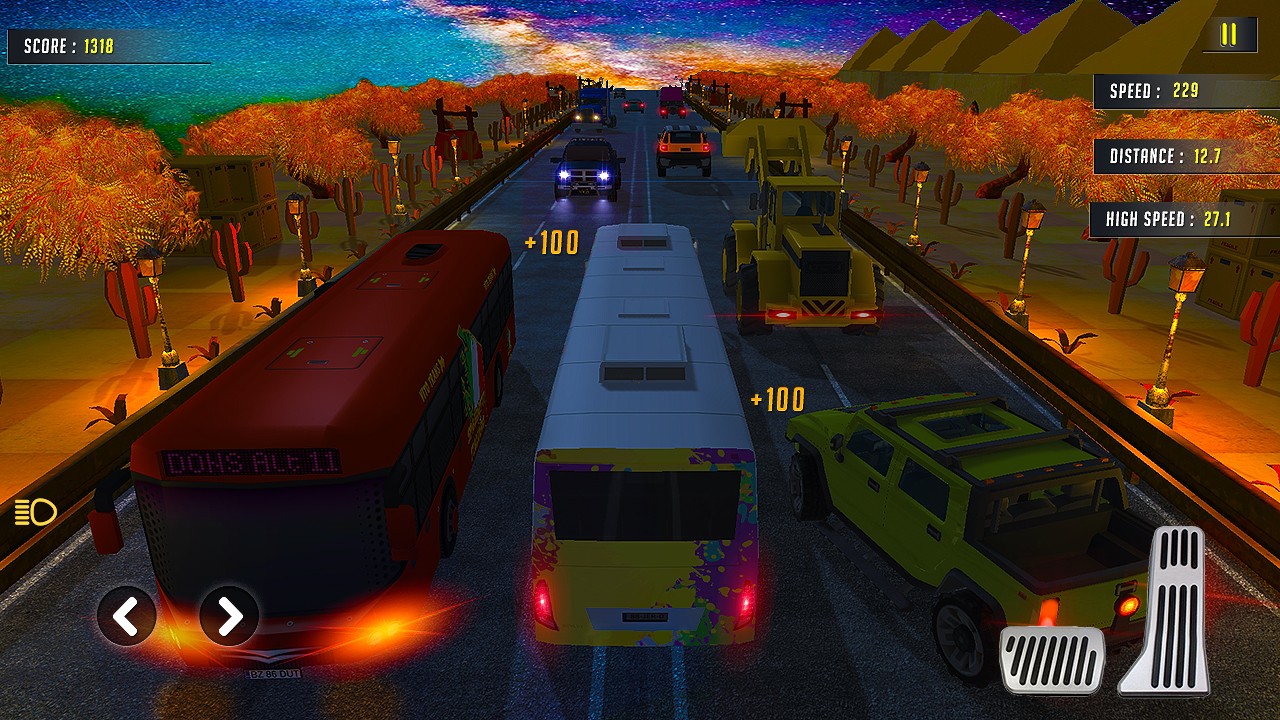Screen dimensions: 1280x720
Task: Steer right with the right arrow button
Action: pos(229,616)
